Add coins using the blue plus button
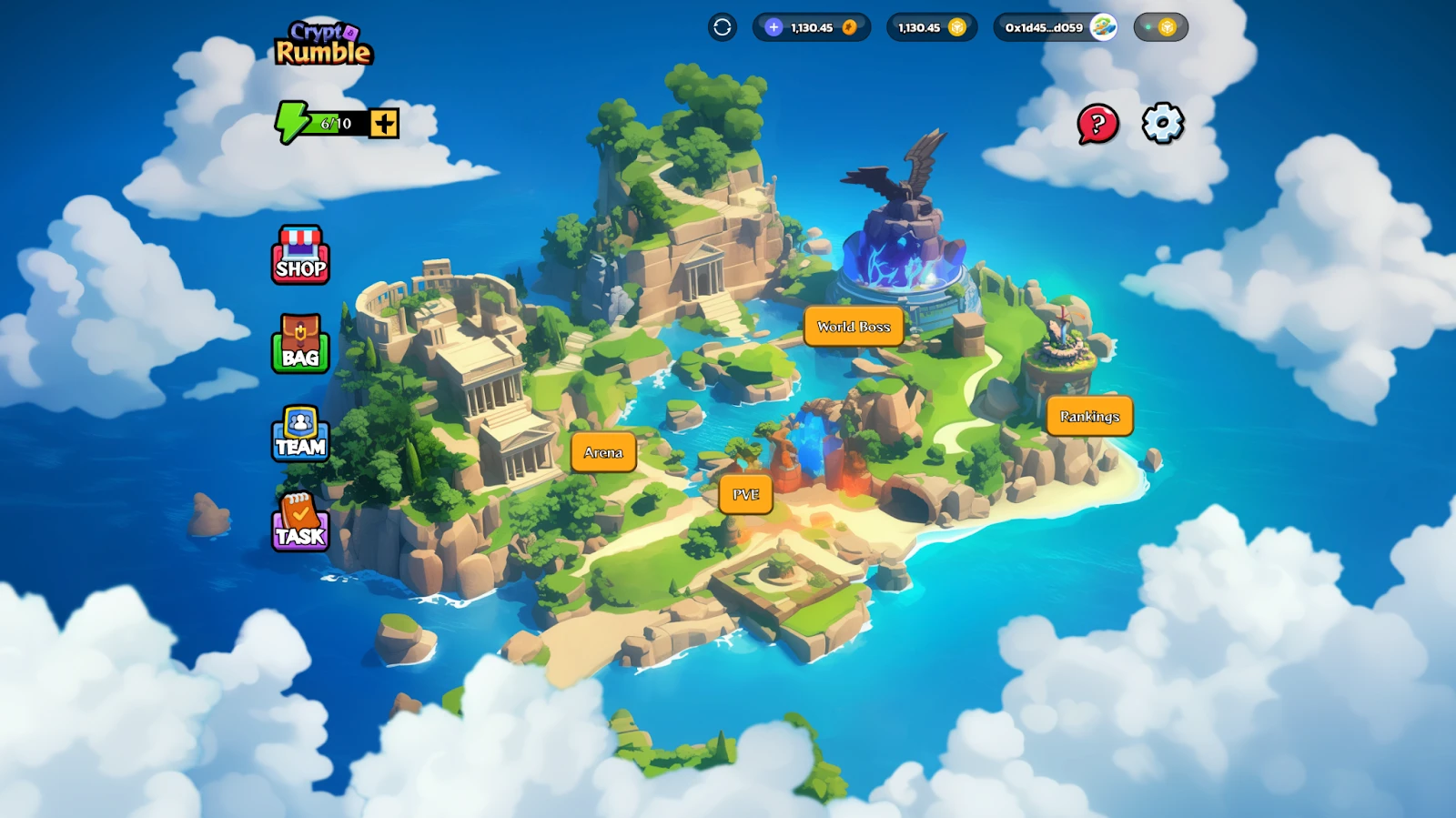1456x818 pixels. [x=773, y=27]
